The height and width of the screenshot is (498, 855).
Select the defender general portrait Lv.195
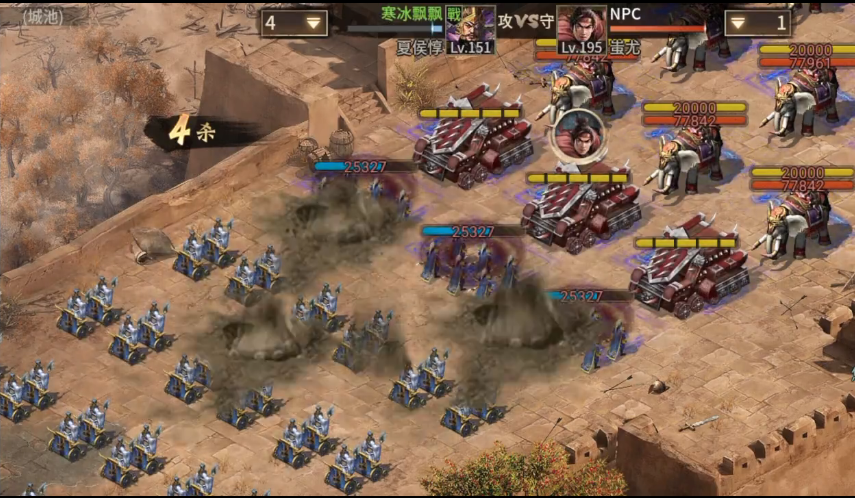pyautogui.click(x=582, y=28)
